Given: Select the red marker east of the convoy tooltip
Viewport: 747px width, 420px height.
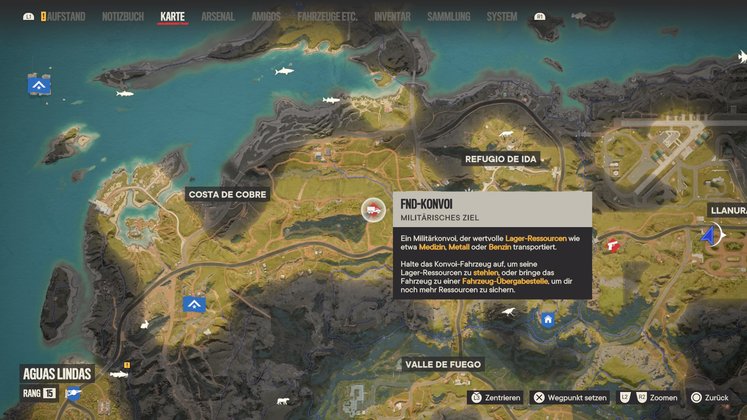Looking at the screenshot, I should (613, 245).
